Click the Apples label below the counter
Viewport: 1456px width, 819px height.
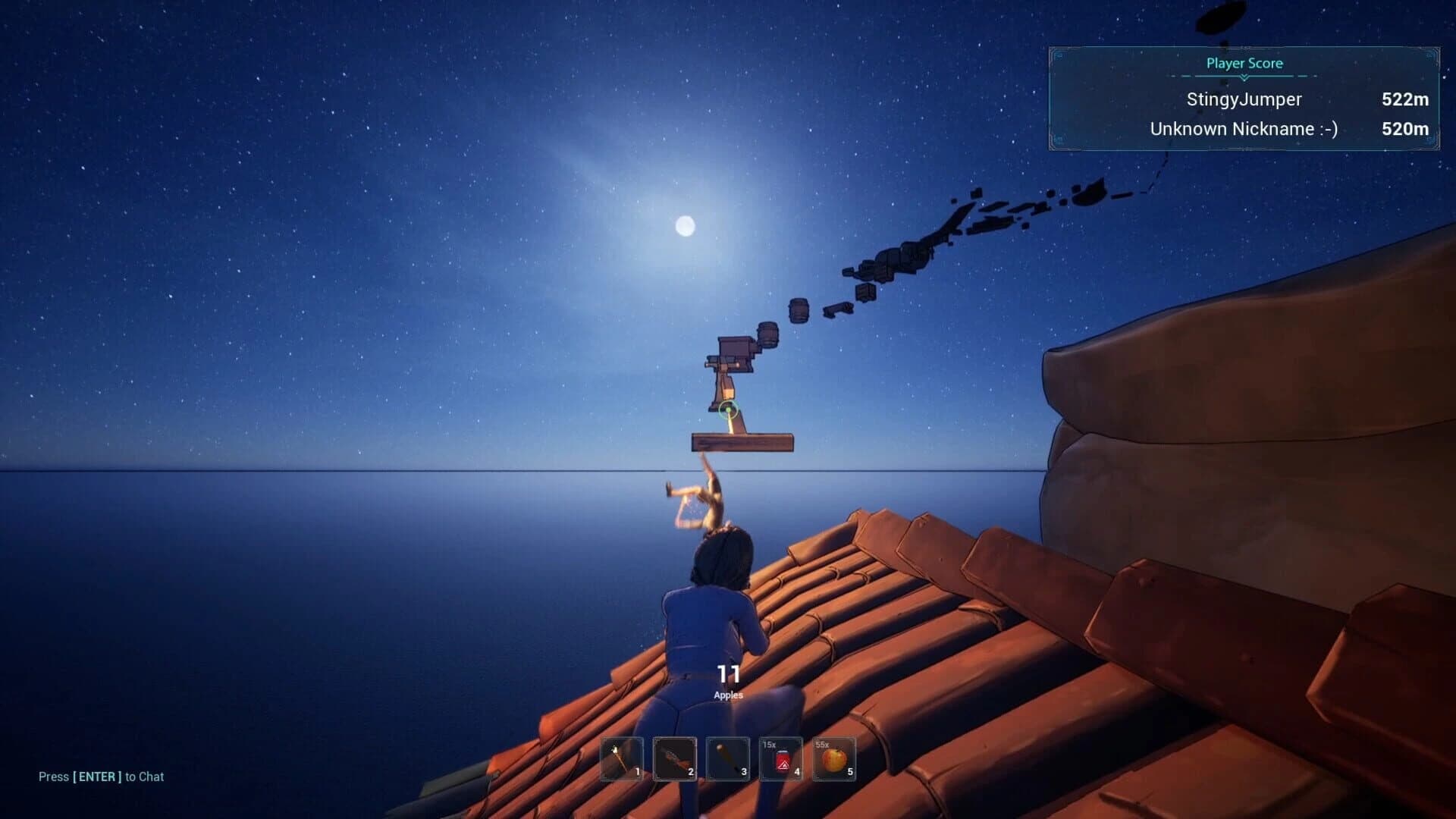(727, 693)
